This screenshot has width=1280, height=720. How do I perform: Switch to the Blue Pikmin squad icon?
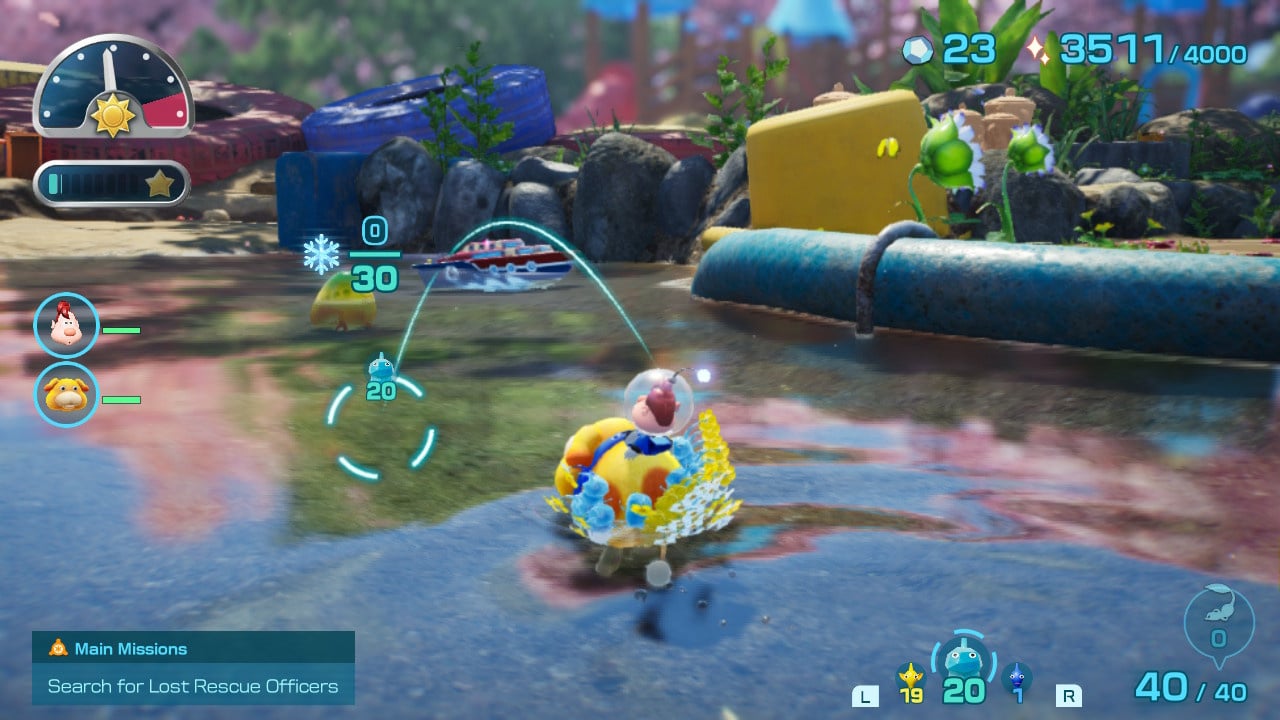coord(1017,678)
